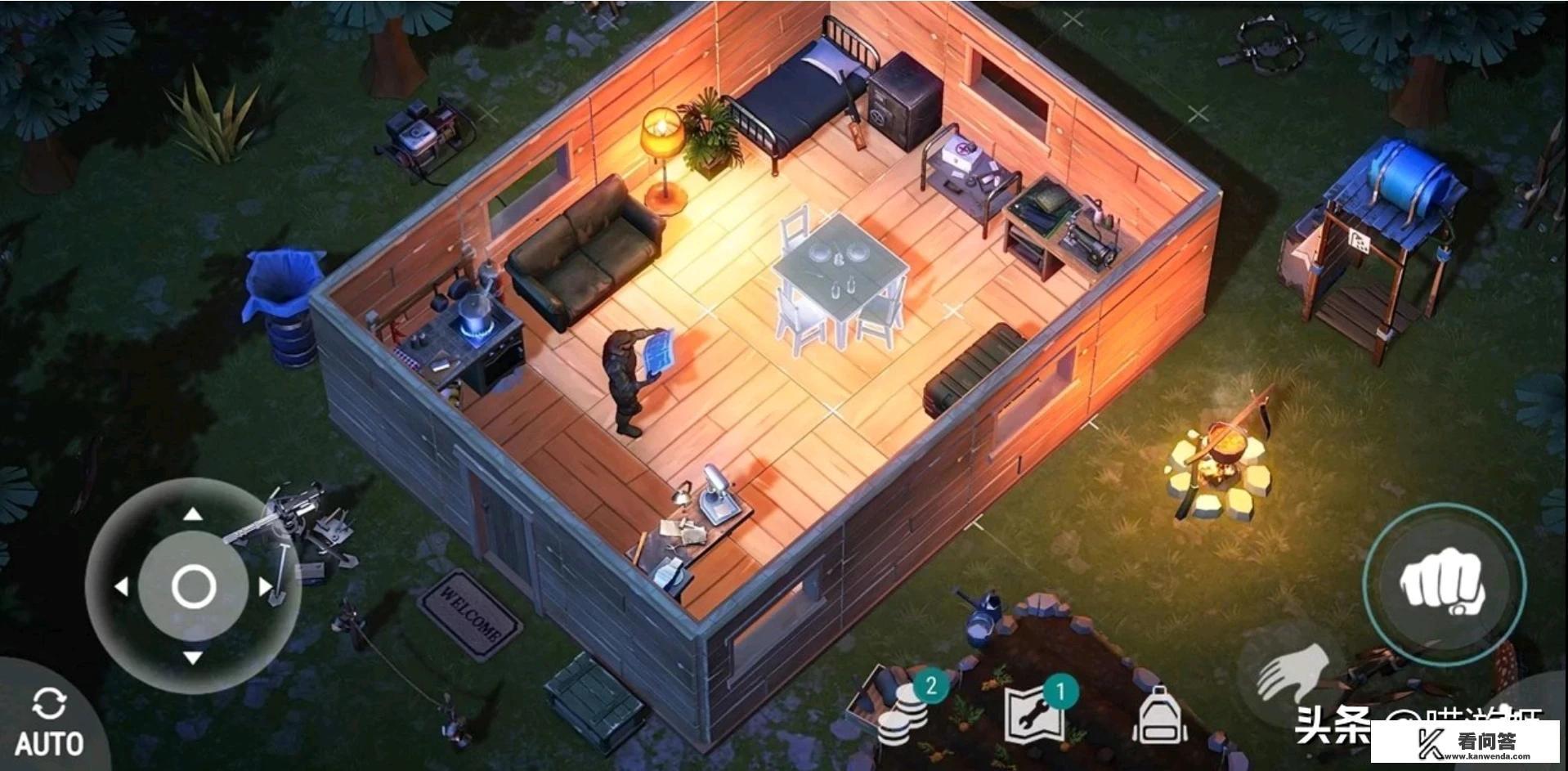Click the joystick's down arrow
Viewport: 1568px width, 771px height.
click(193, 657)
